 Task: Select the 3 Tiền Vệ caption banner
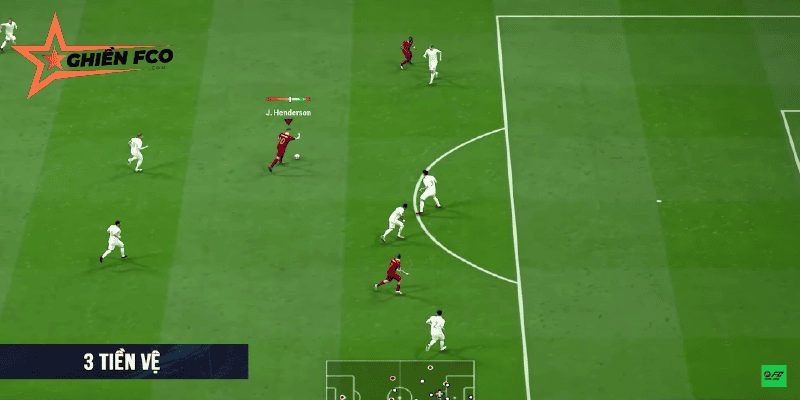pyautogui.click(x=123, y=362)
